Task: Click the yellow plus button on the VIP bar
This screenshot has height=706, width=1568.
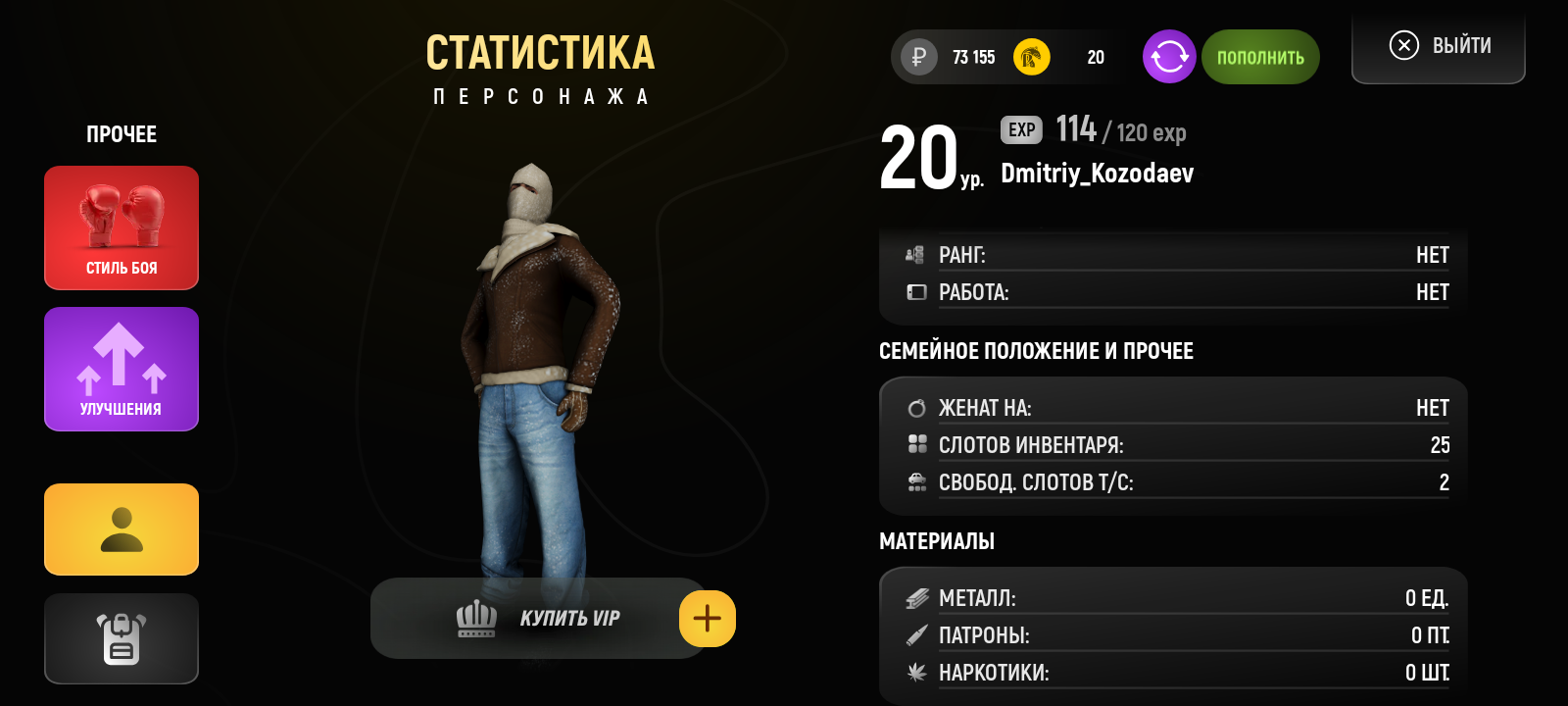Action: click(708, 618)
